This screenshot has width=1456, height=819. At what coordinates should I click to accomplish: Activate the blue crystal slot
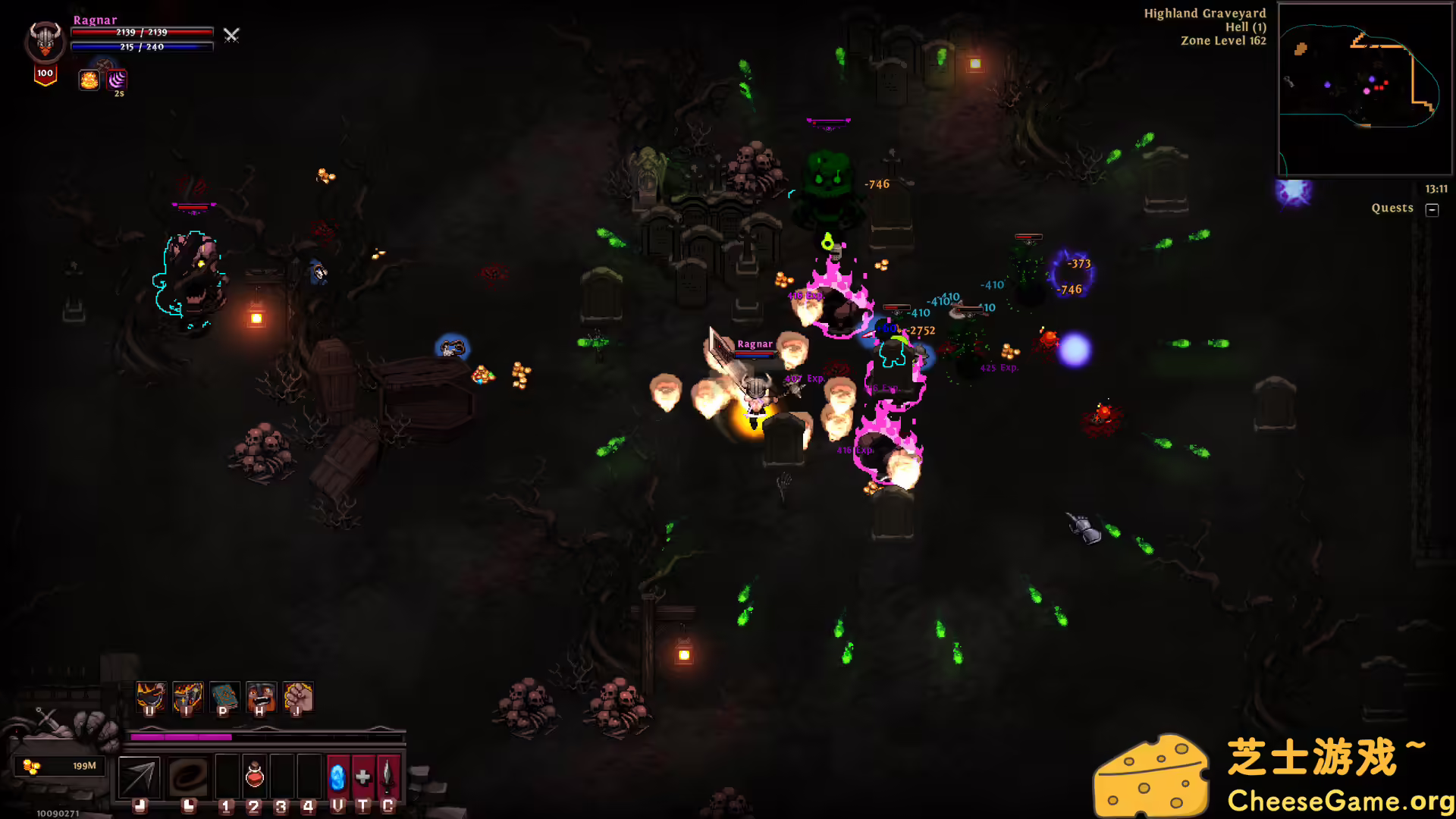point(337,777)
